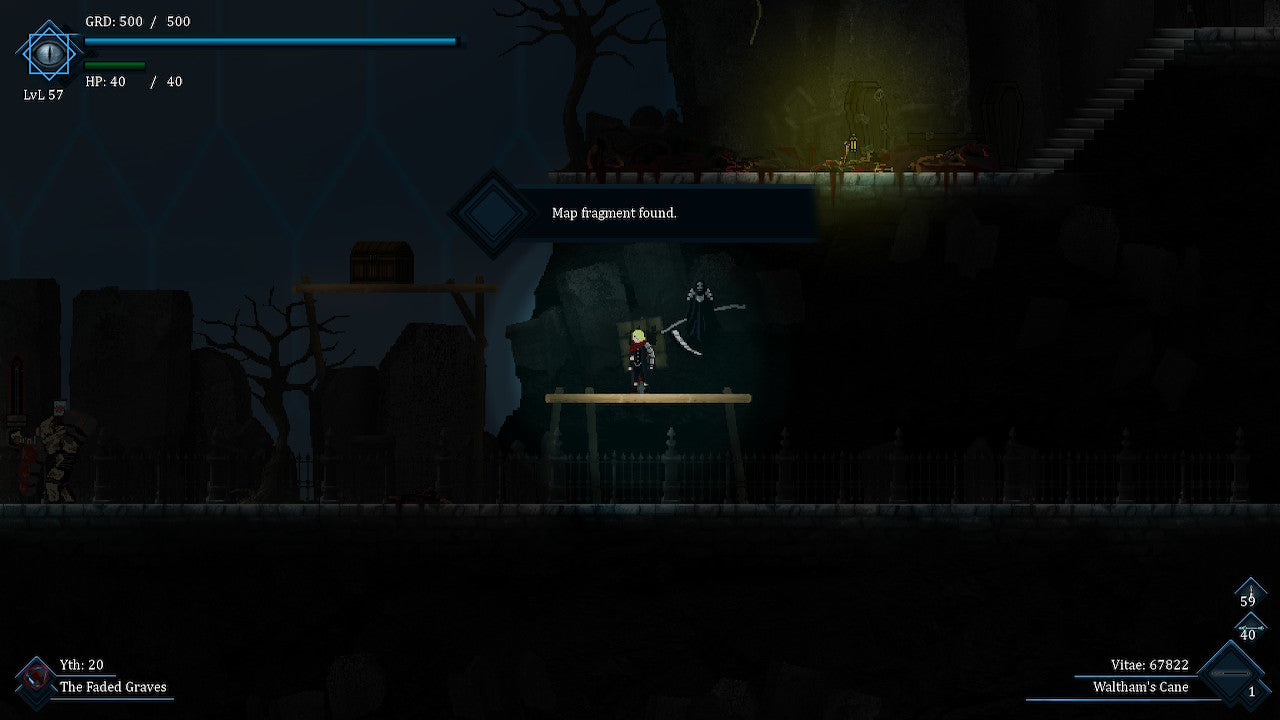This screenshot has height=720, width=1280.
Task: Click the diamond icon on the map fragment notification
Action: [x=492, y=213]
